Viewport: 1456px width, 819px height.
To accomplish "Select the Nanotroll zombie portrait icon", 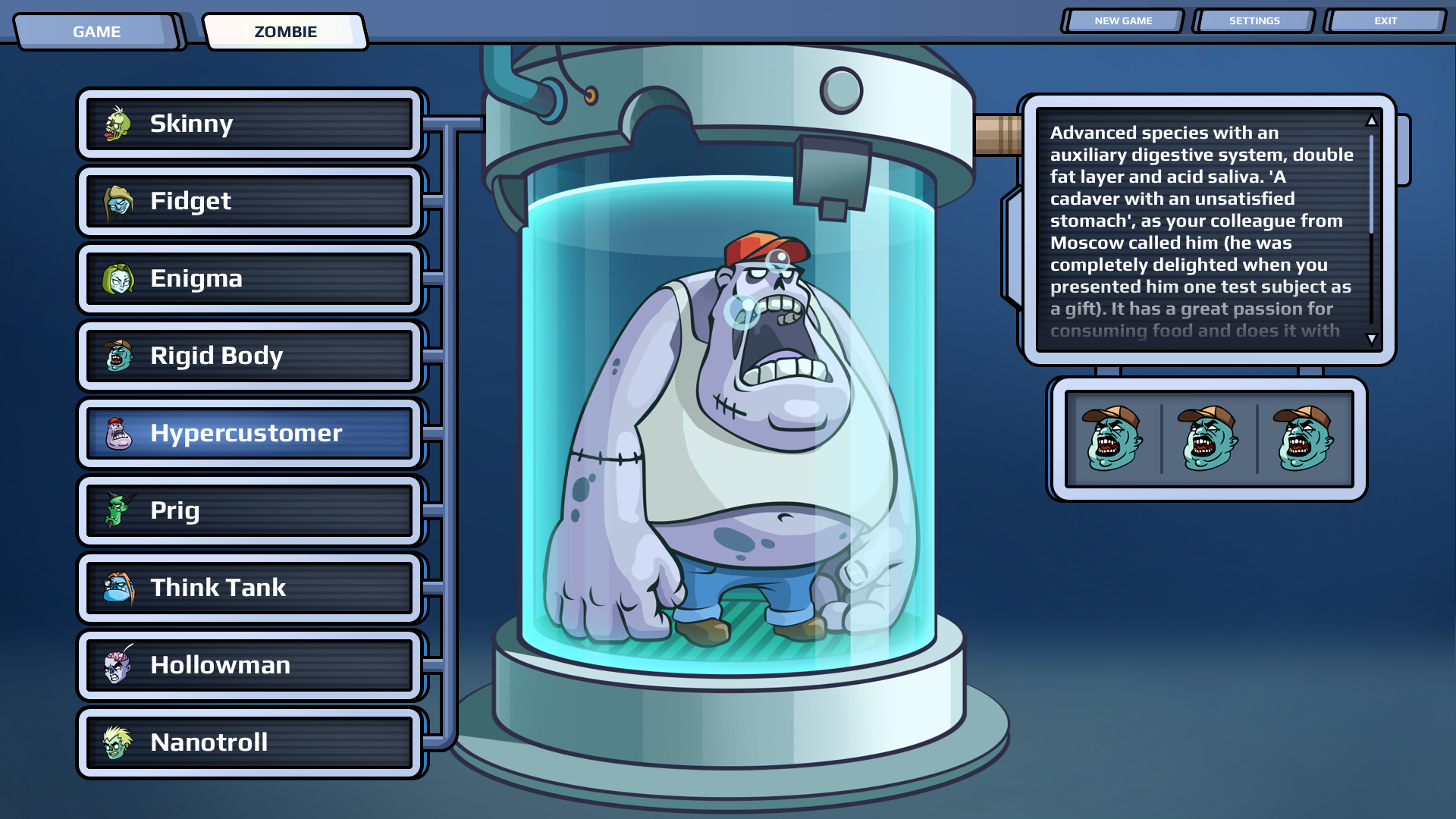I will (x=117, y=742).
